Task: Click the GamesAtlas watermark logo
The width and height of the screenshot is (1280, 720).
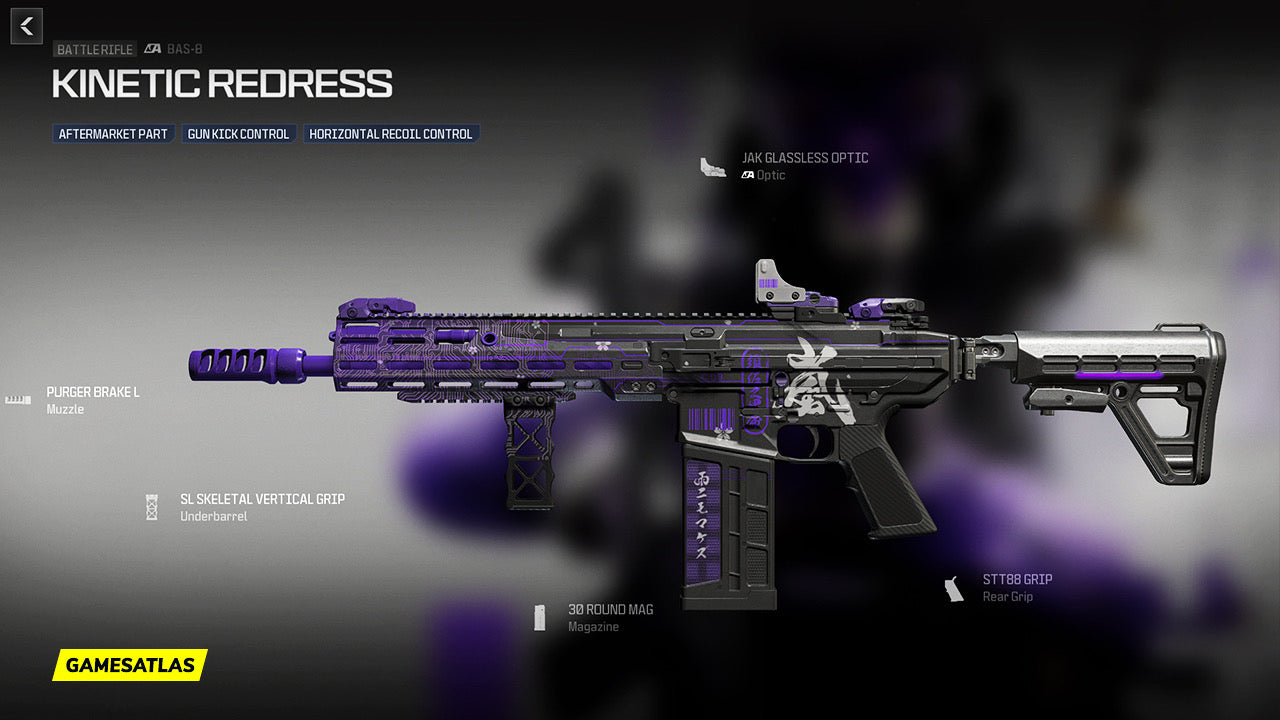Action: point(130,665)
